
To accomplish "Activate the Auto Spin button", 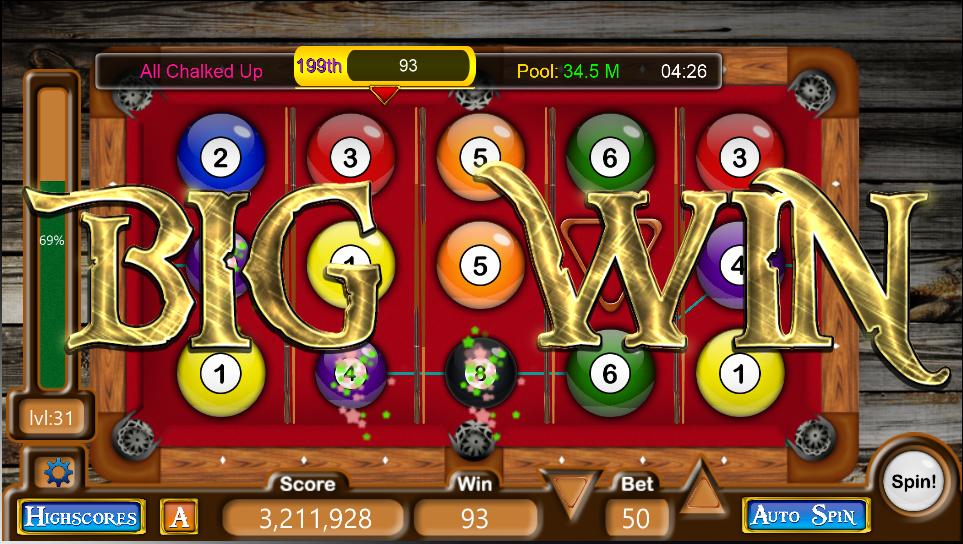I will tap(804, 516).
